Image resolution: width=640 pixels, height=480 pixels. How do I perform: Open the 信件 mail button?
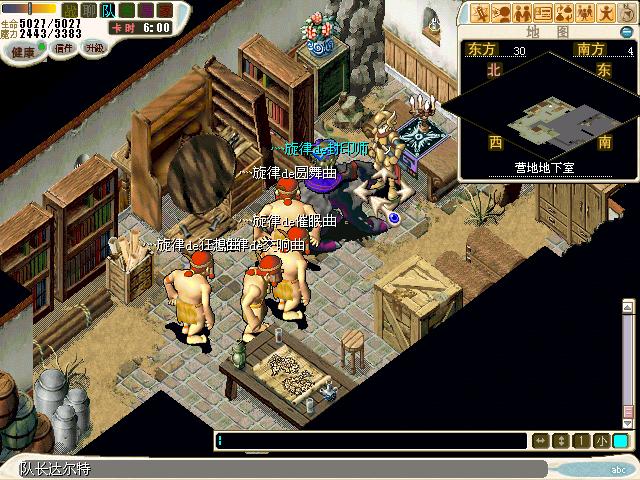pyautogui.click(x=63, y=48)
